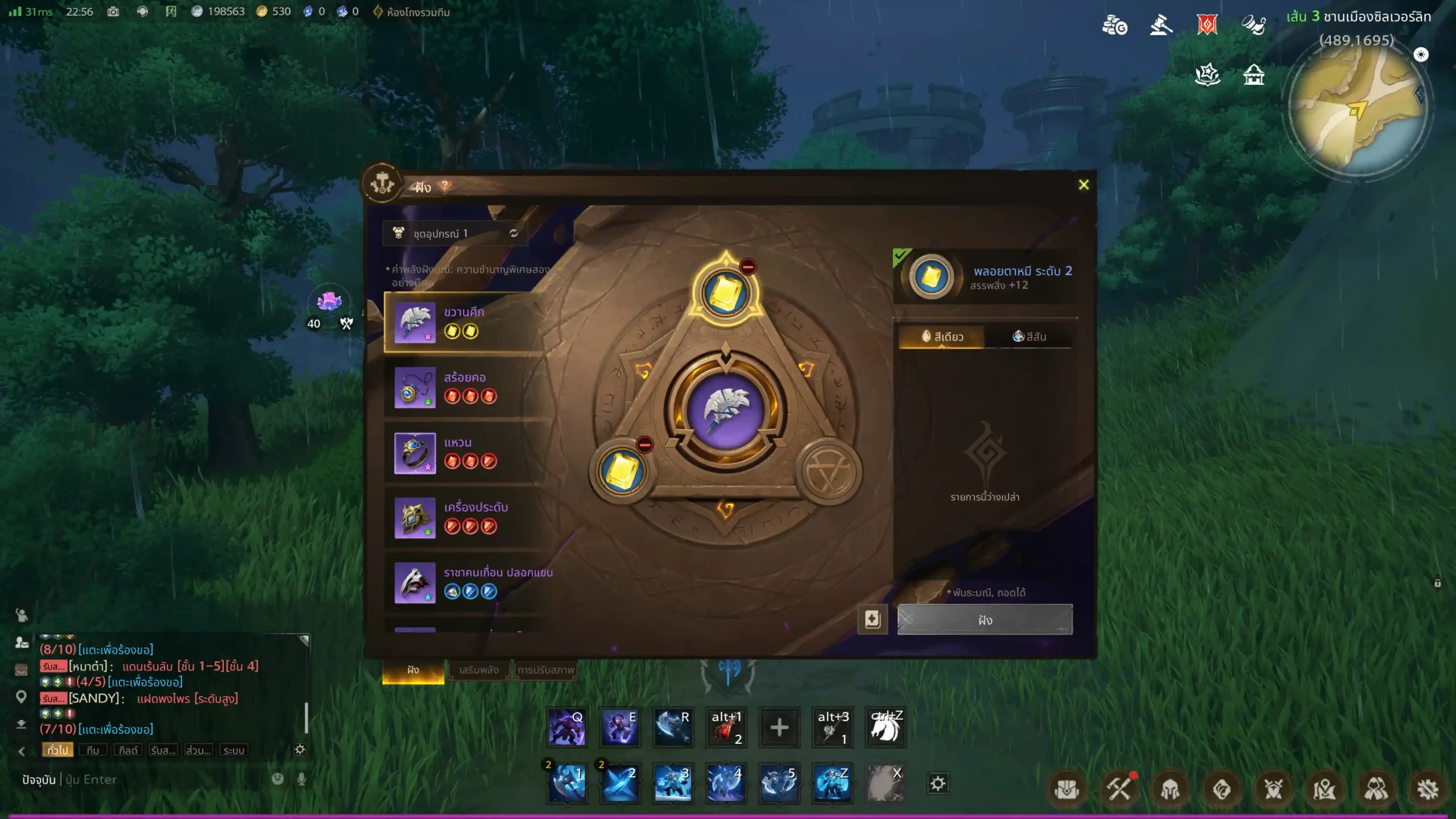Open the ชุดอุปกรณ์ 1 equipment set dropdown

click(455, 233)
